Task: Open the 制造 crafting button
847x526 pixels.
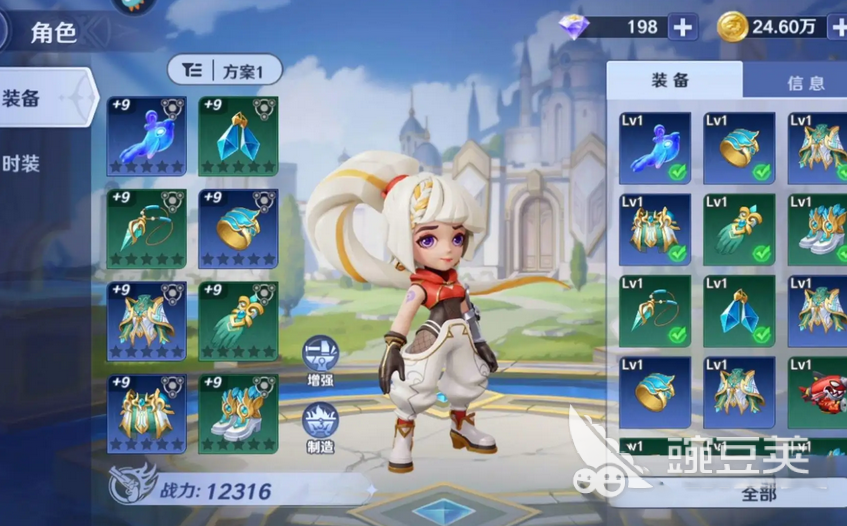Action: click(321, 424)
